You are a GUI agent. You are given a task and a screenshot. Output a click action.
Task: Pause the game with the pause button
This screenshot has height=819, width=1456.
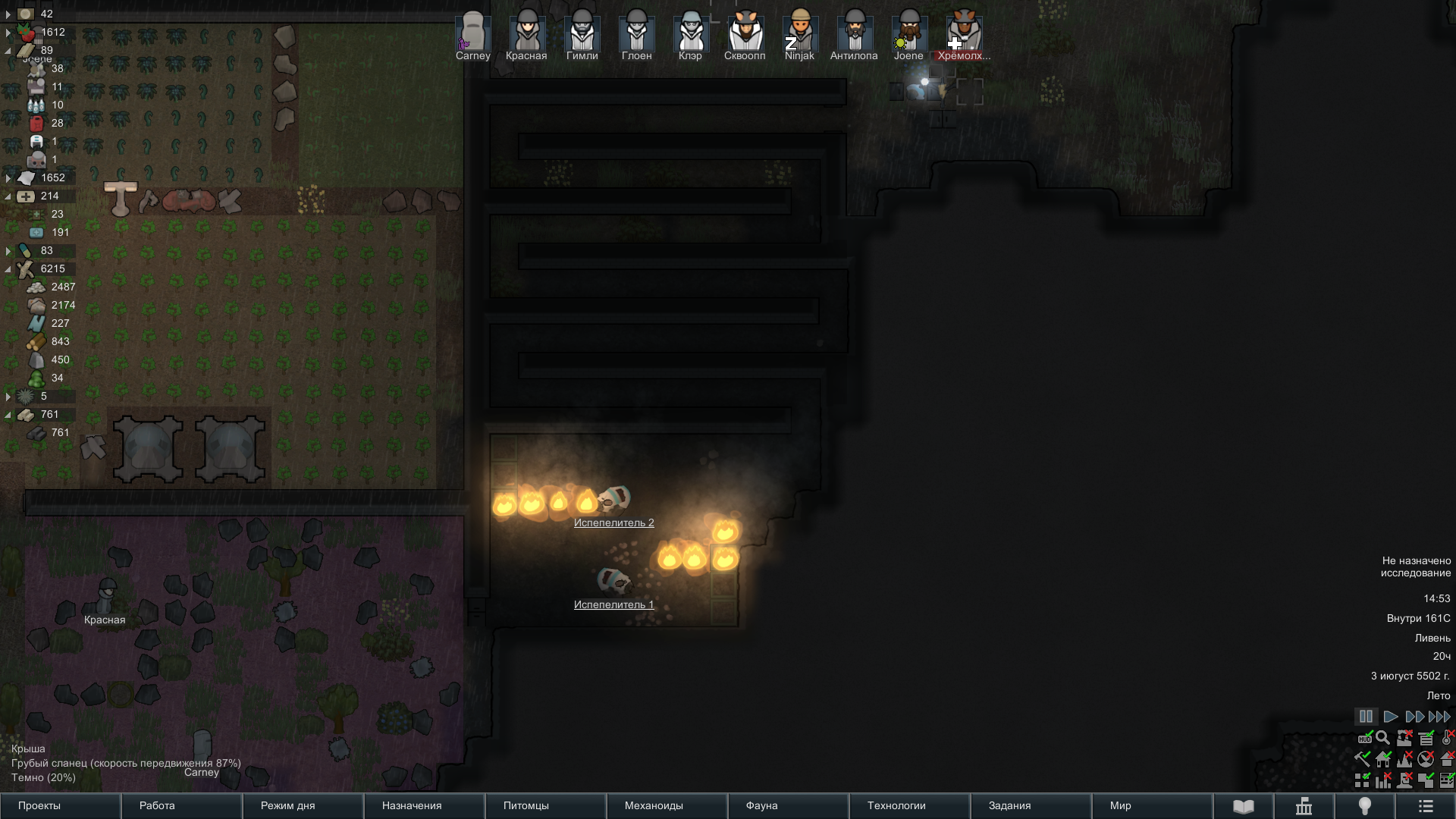click(x=1366, y=717)
